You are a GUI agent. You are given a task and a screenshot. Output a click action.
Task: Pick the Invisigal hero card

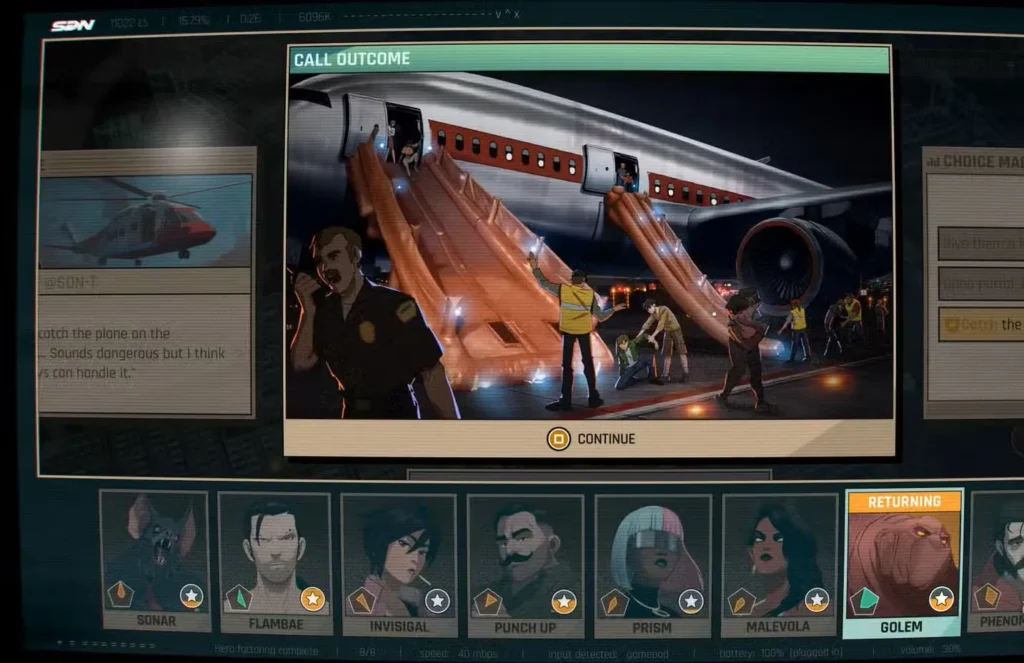pos(399,562)
